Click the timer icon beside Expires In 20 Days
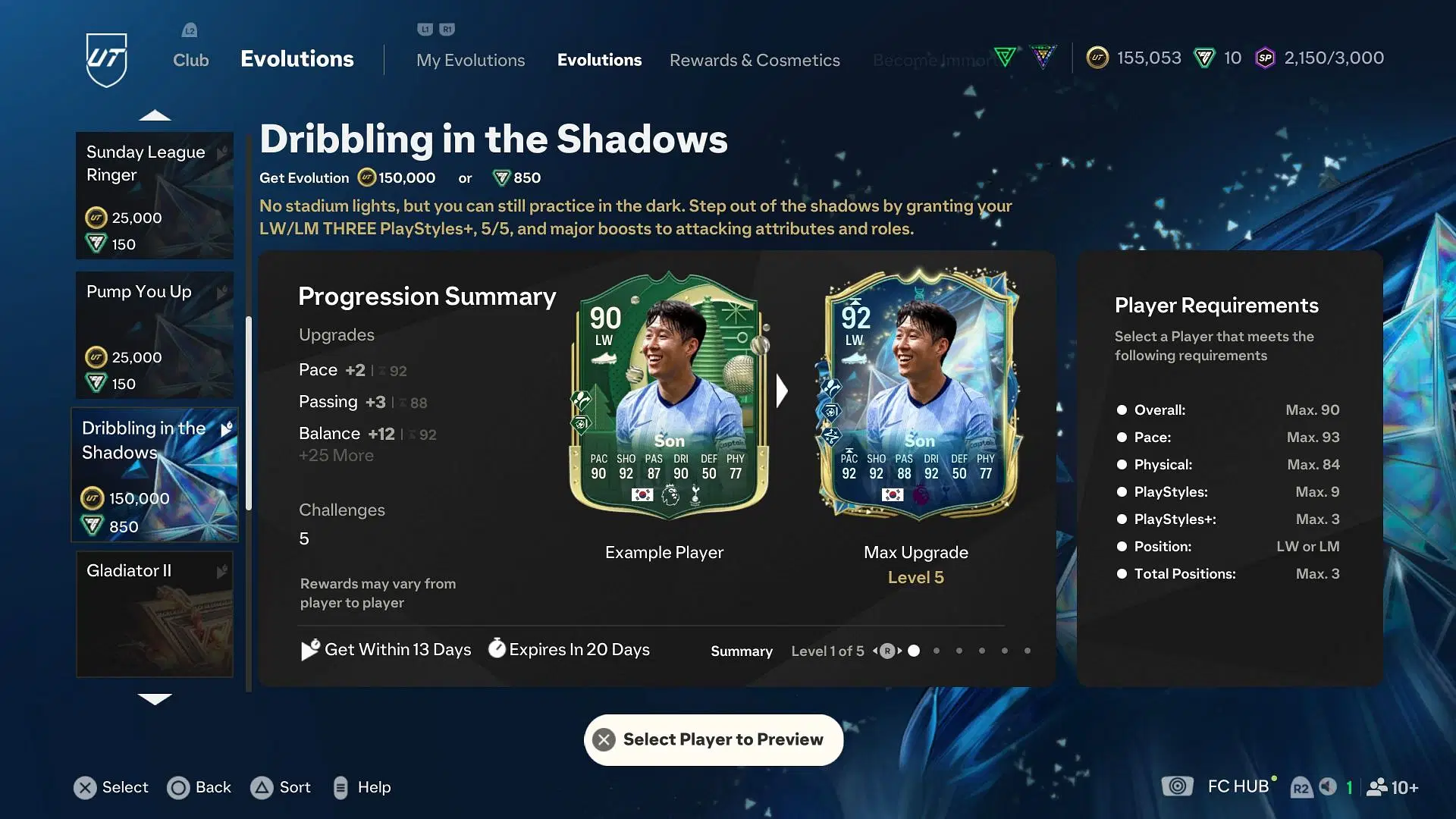This screenshot has width=1456, height=819. [497, 649]
